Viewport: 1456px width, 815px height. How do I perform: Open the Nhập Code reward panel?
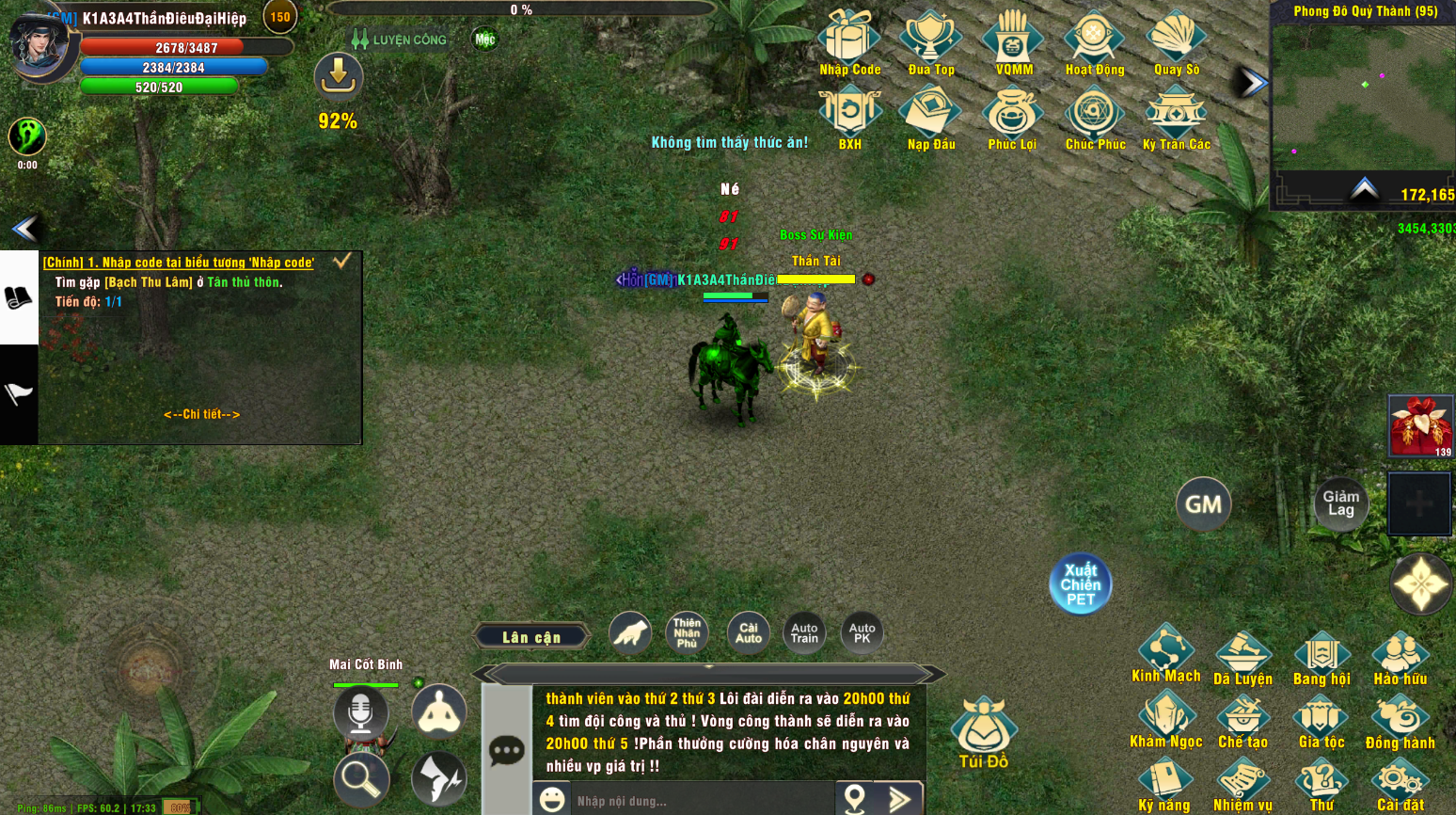point(849,42)
